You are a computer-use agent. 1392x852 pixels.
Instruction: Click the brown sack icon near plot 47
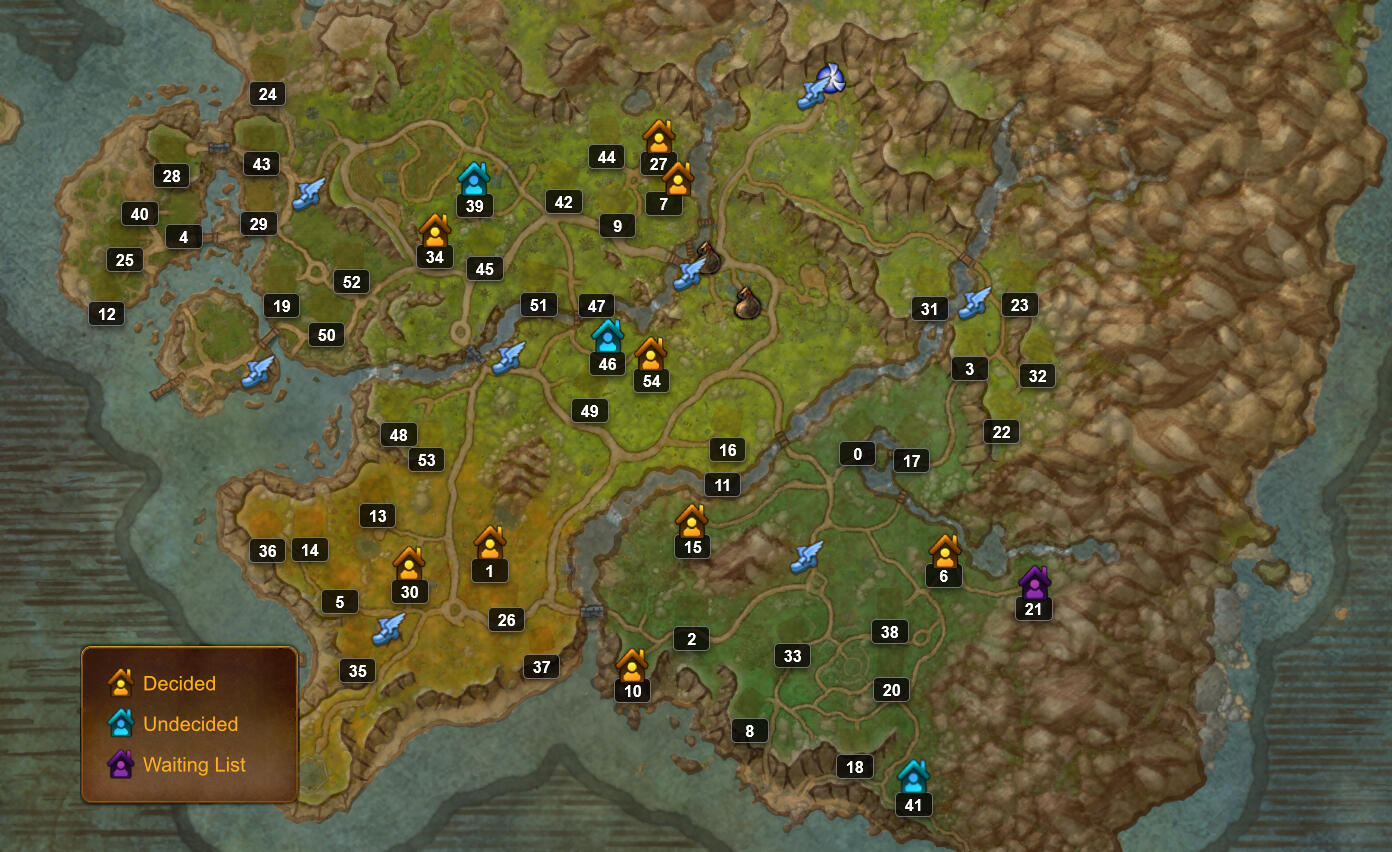747,305
